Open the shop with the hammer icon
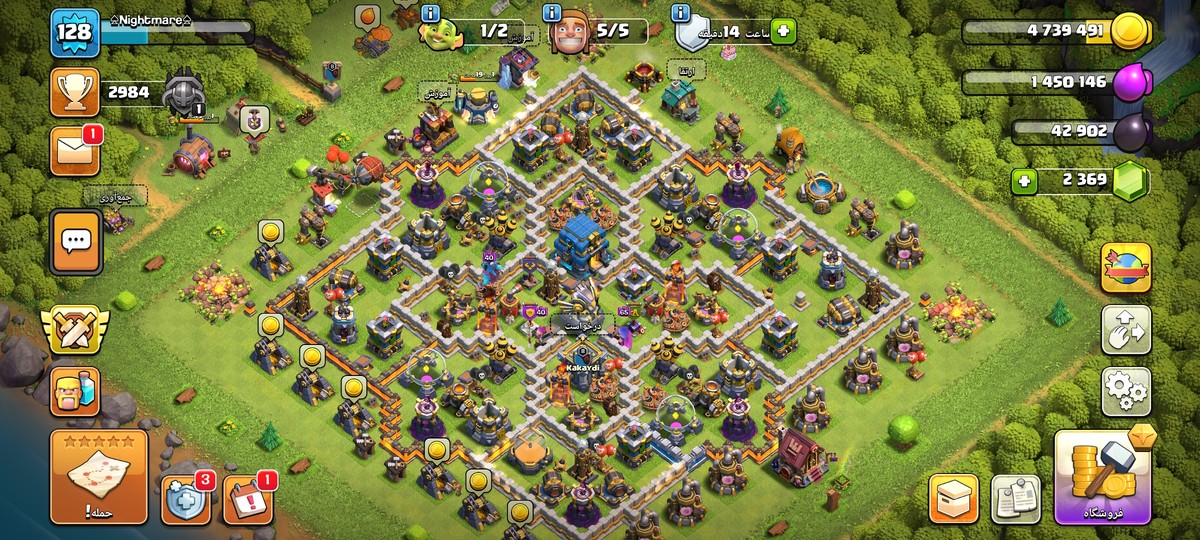Screen dimensions: 1200x540 [1103, 478]
